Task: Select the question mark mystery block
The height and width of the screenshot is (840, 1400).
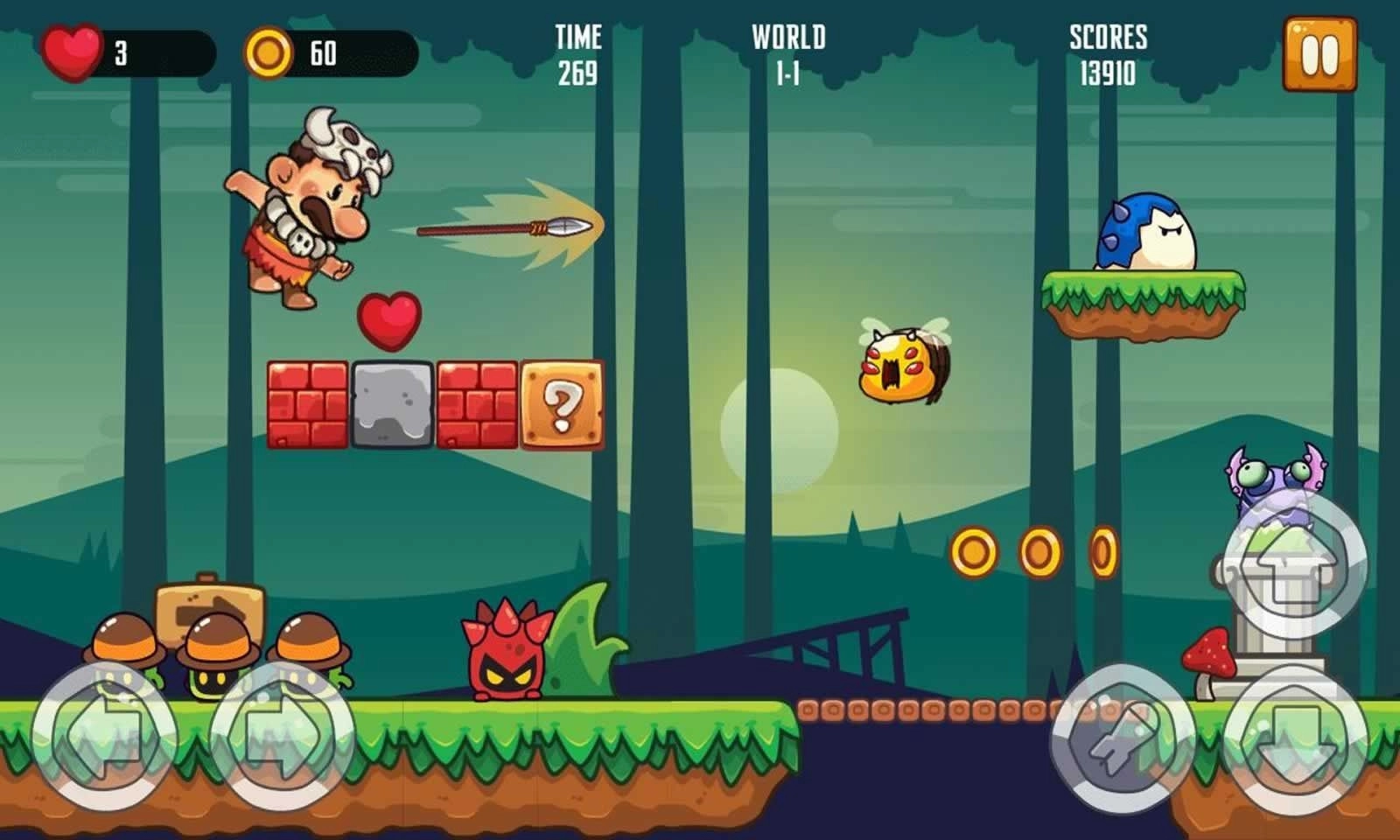Action: [560, 404]
